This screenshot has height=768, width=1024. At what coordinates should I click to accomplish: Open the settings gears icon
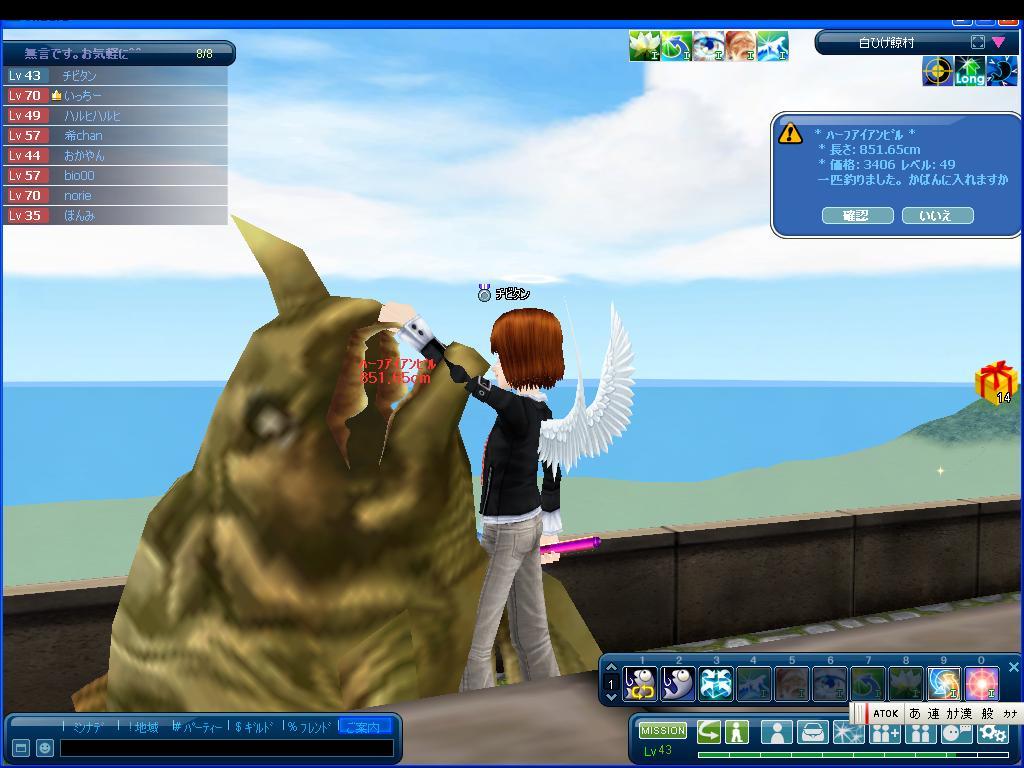[992, 733]
